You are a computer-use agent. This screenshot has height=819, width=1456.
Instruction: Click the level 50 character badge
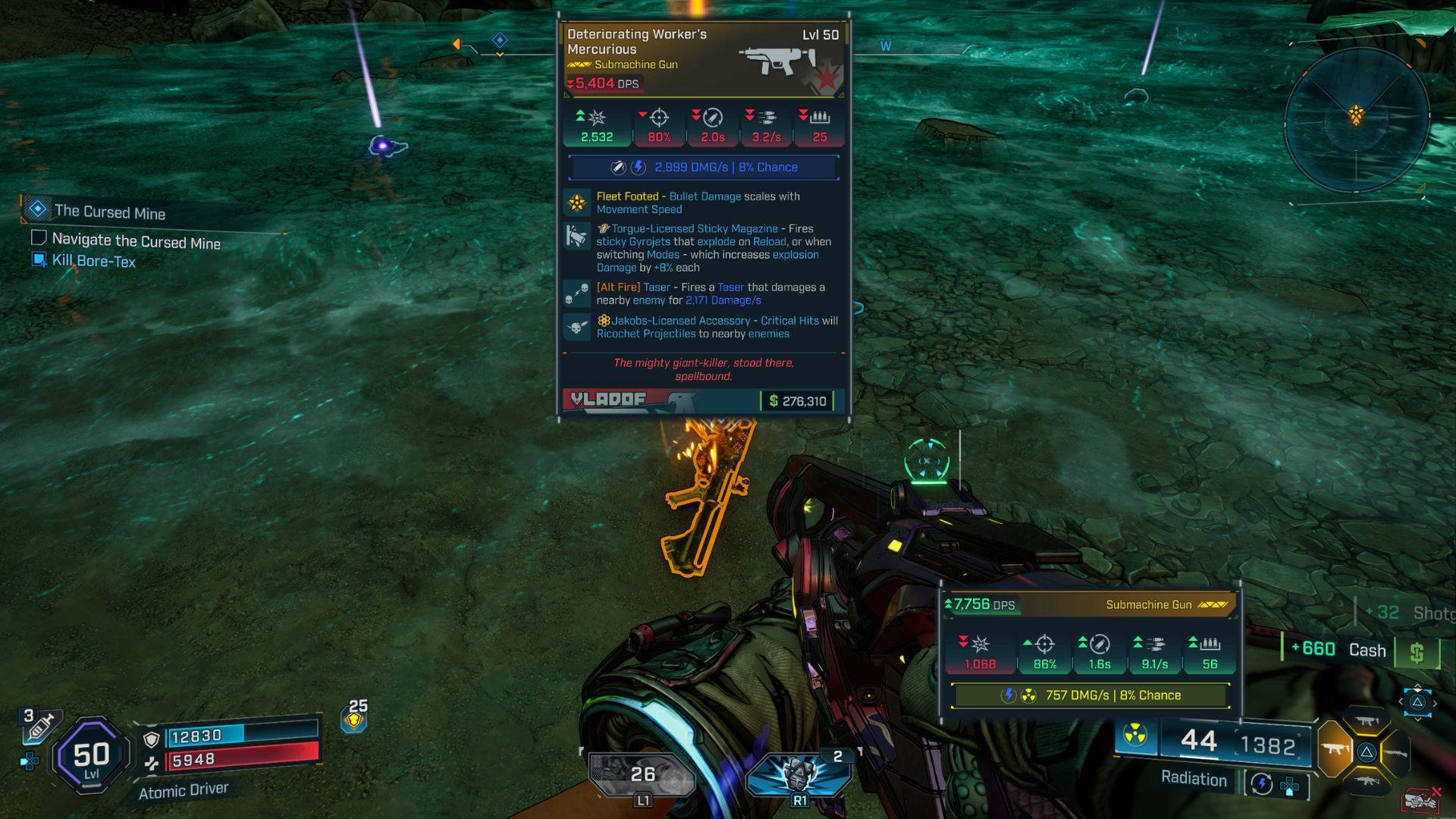91,755
